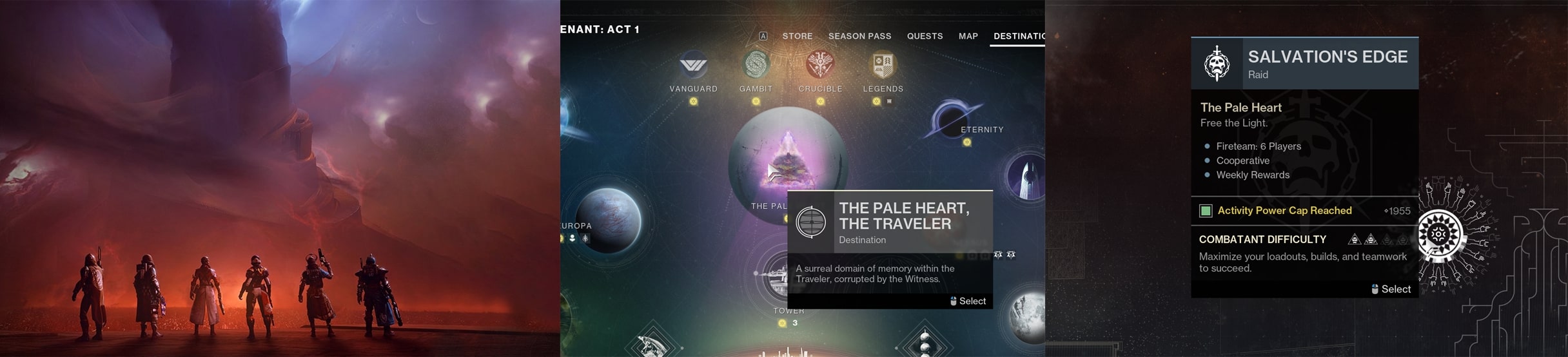
Task: Travel to the Europa planet
Action: tap(607, 219)
